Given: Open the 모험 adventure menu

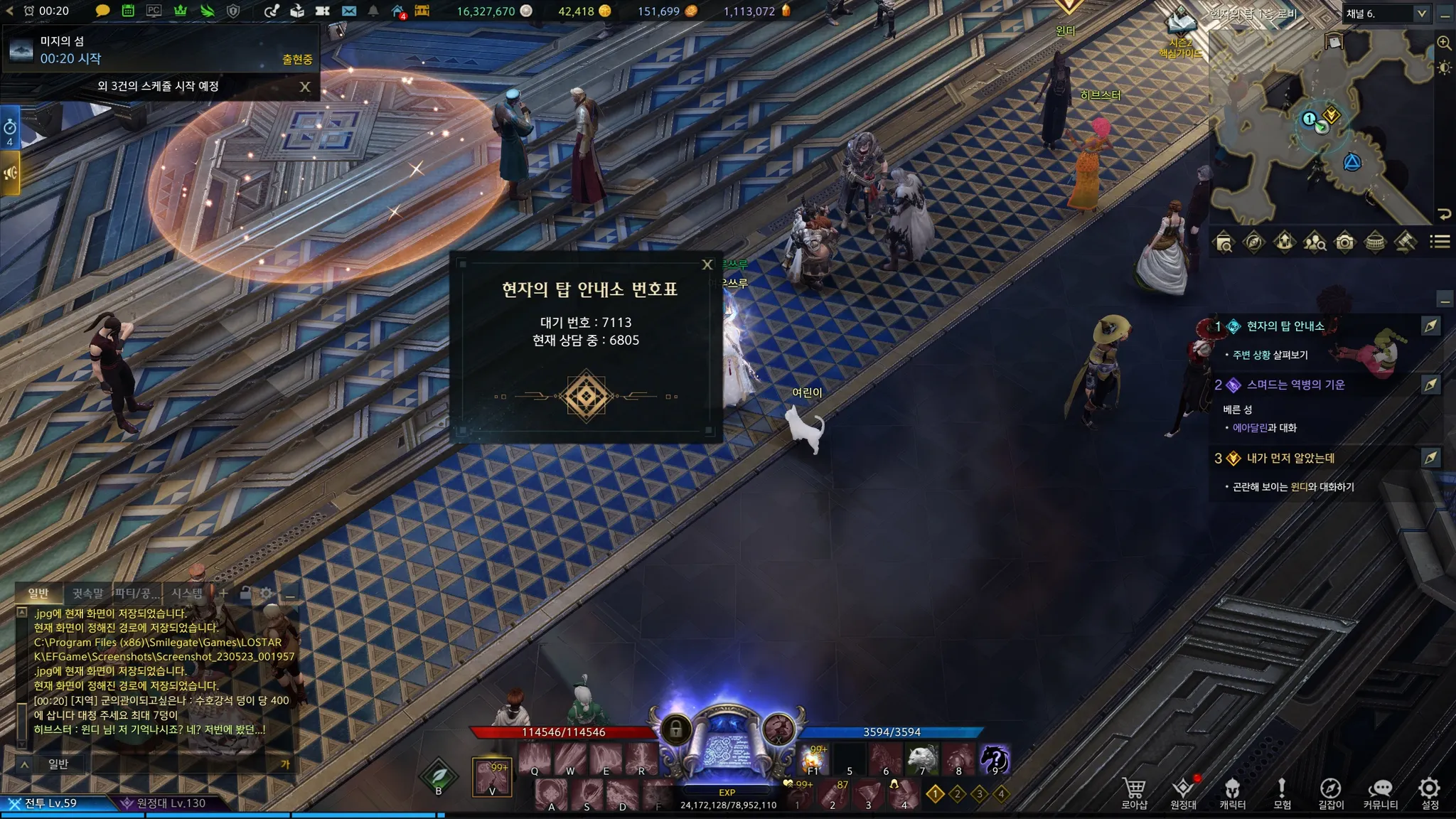Looking at the screenshot, I should click(1282, 793).
